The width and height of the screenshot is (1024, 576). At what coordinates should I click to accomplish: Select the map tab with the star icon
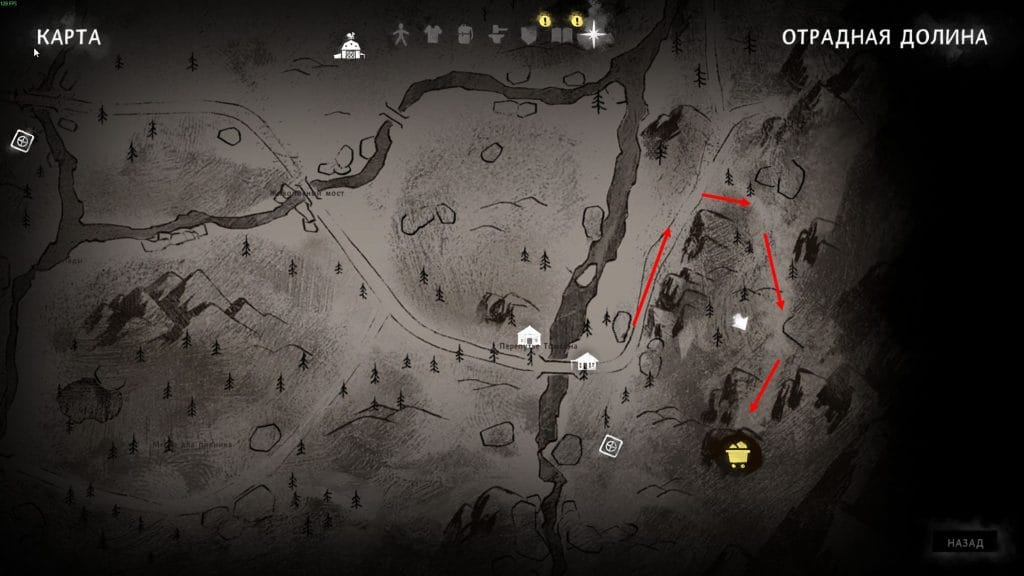(595, 35)
